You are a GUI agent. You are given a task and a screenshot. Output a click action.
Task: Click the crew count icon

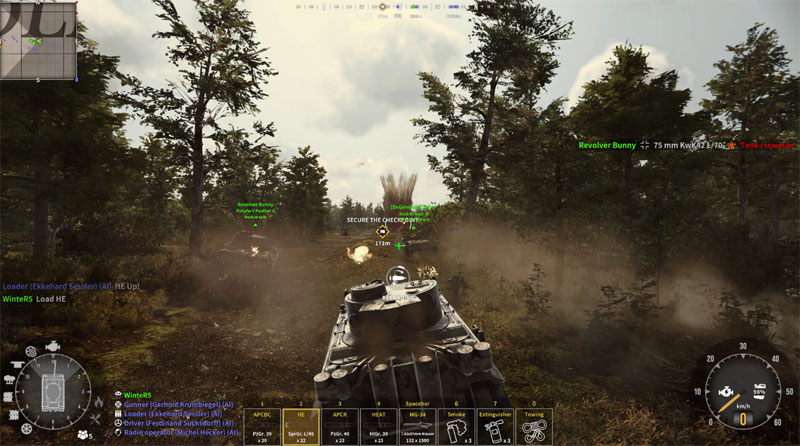82,436
